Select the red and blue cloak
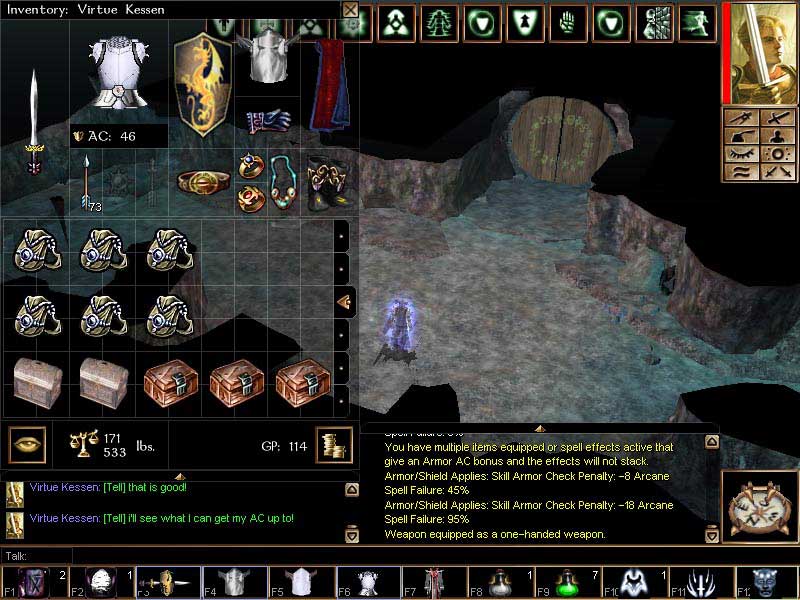This screenshot has width=800, height=600. [326, 85]
